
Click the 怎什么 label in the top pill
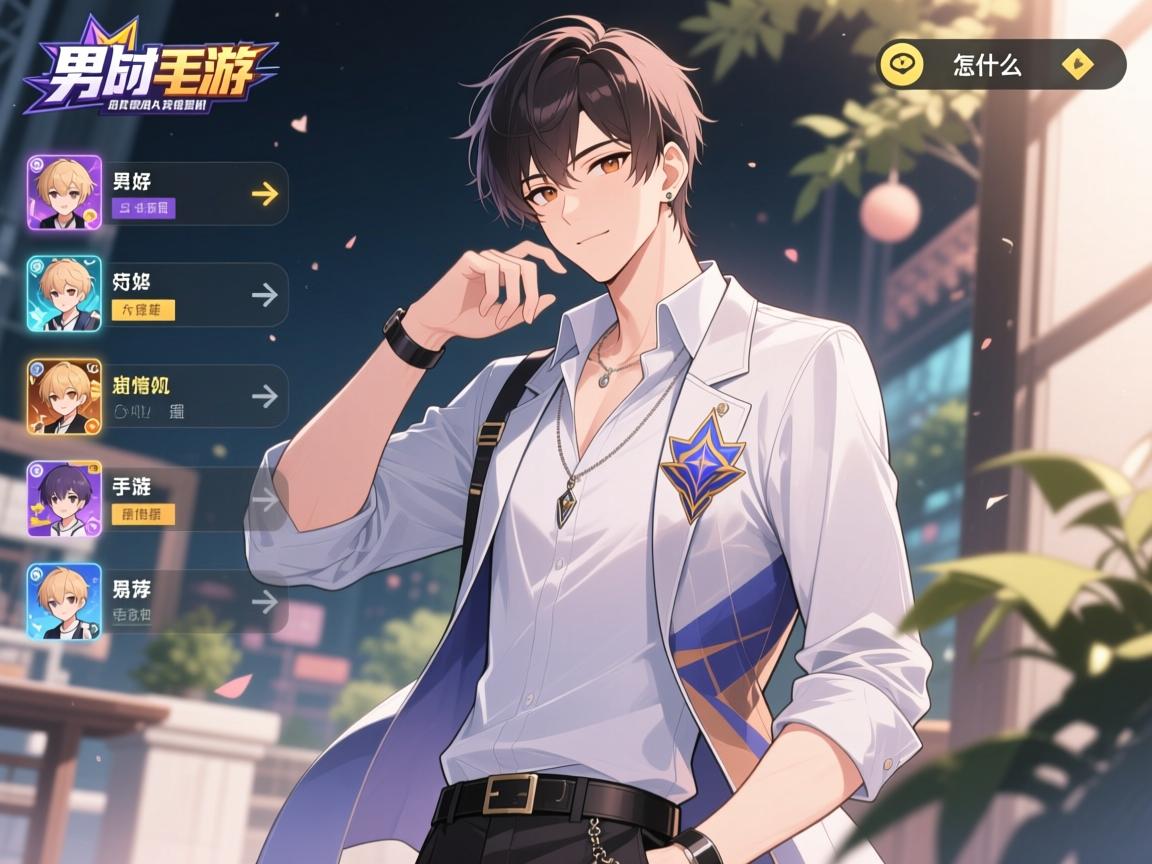tap(988, 66)
